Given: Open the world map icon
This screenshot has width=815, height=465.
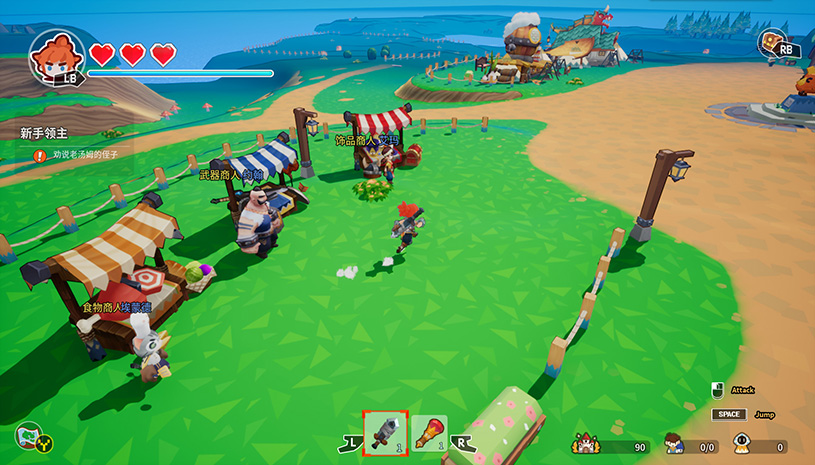Looking at the screenshot, I should tap(30, 438).
